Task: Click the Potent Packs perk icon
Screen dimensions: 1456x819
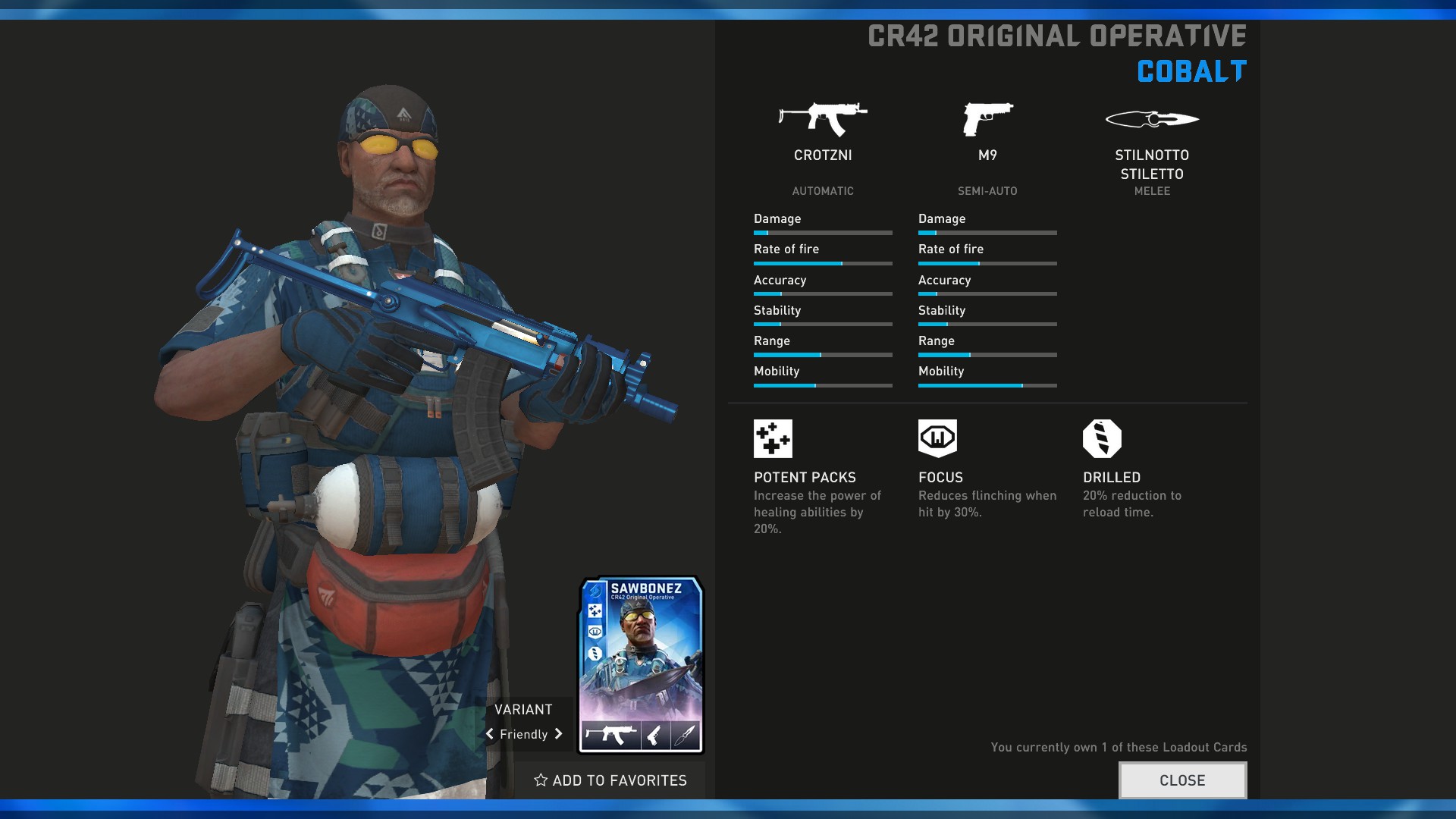Action: (x=773, y=438)
